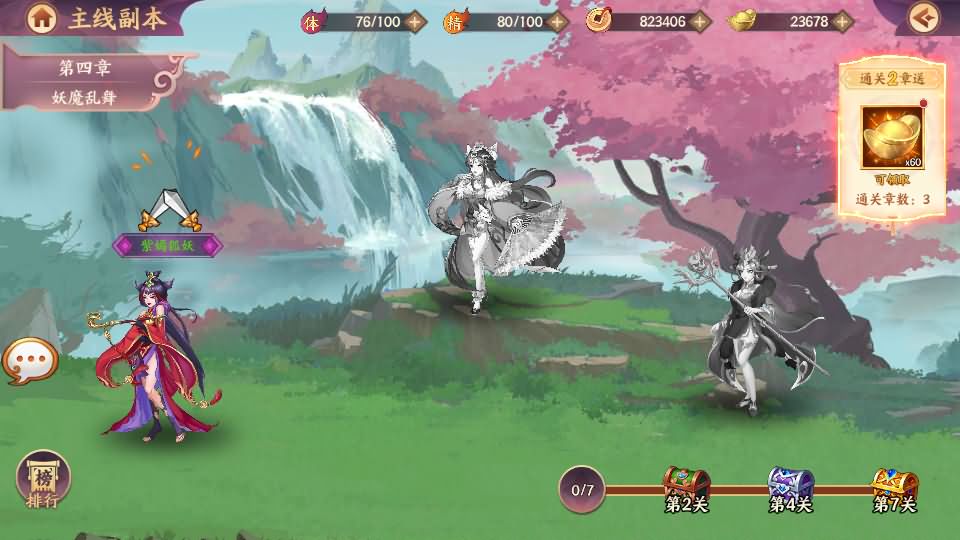This screenshot has width=960, height=540.
Task: Open the 第7关 treasure chest
Action: tap(894, 484)
